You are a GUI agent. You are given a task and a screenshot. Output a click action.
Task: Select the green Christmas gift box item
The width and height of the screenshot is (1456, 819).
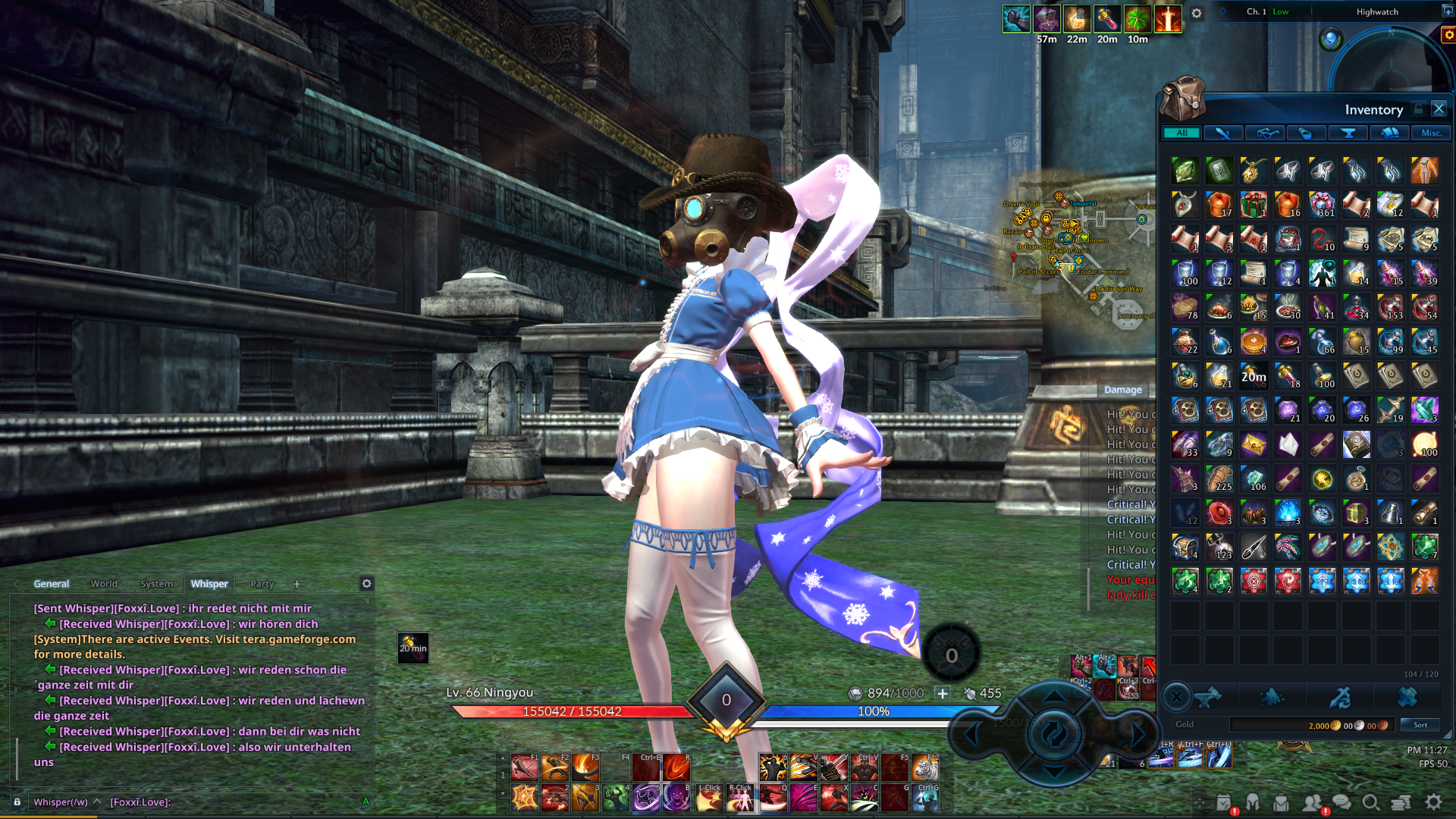tap(1253, 205)
